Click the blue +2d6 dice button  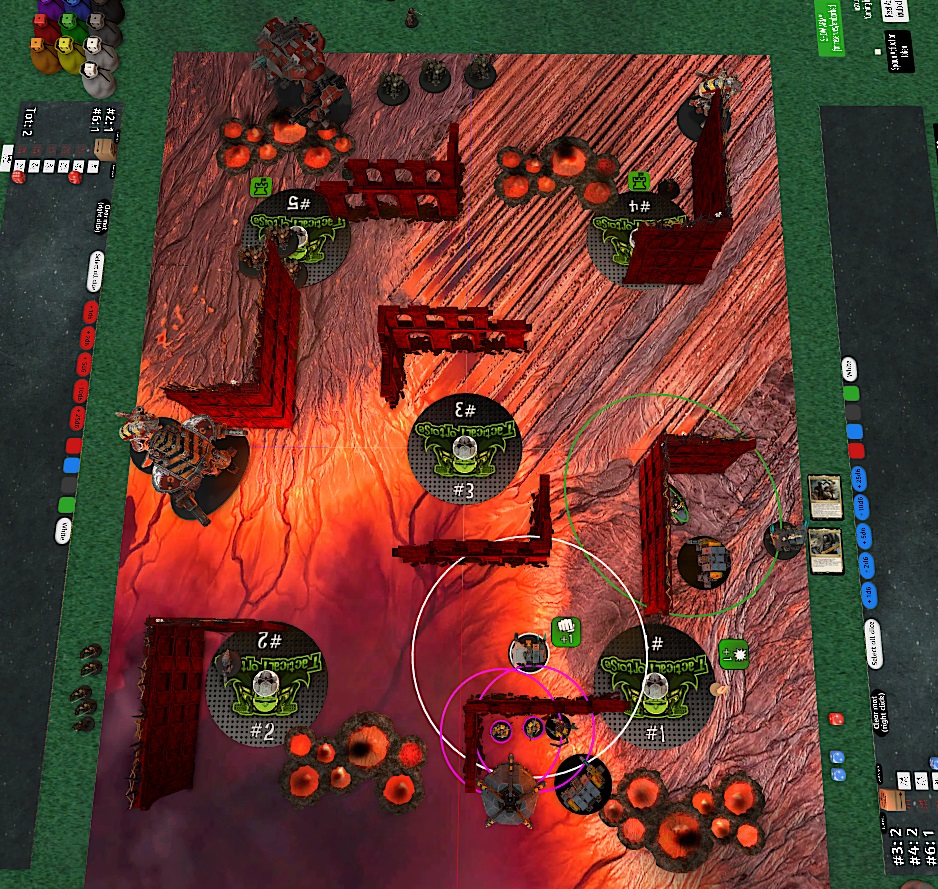[867, 565]
